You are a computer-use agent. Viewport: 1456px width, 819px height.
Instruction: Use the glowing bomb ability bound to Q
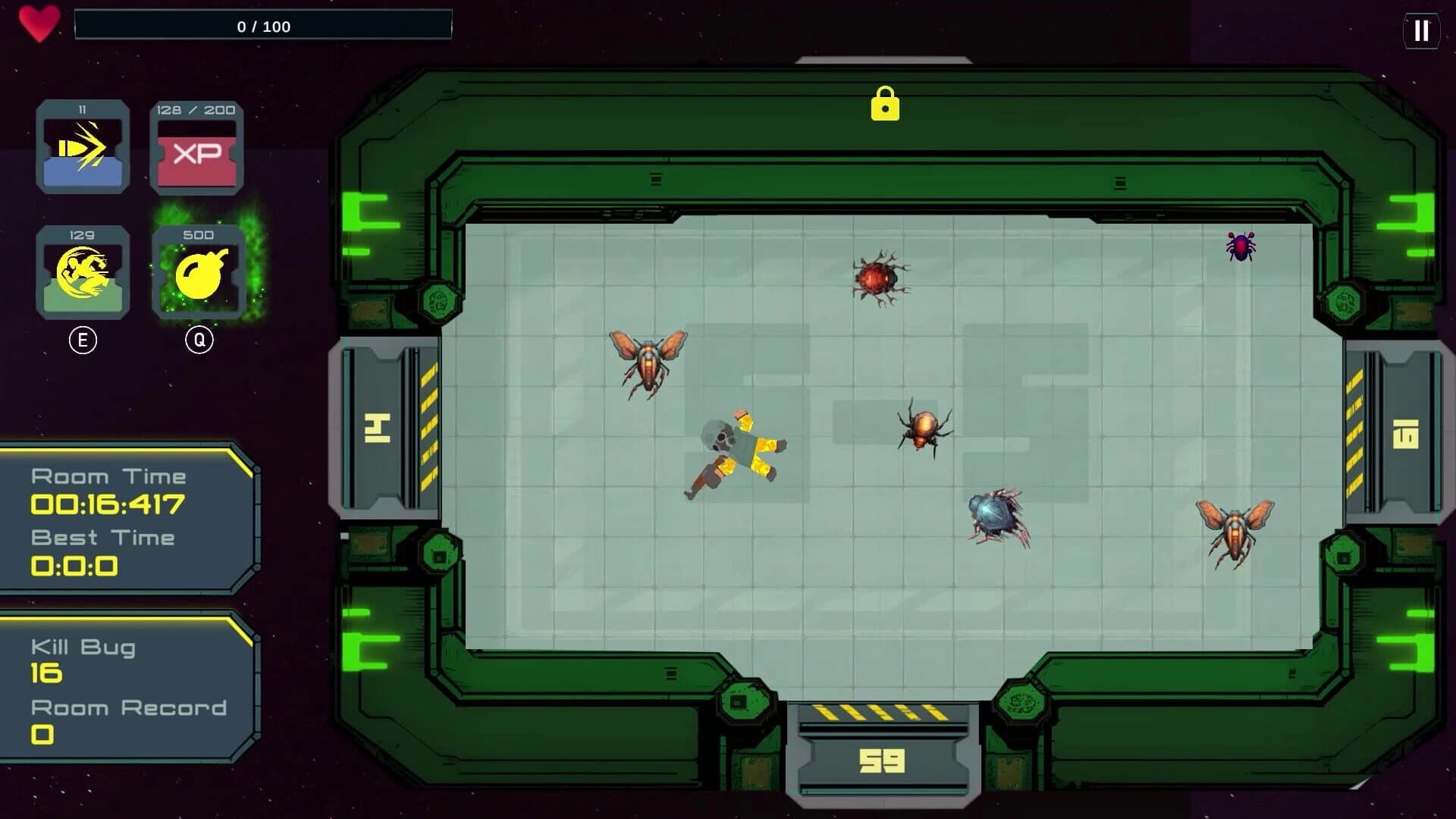pyautogui.click(x=198, y=273)
